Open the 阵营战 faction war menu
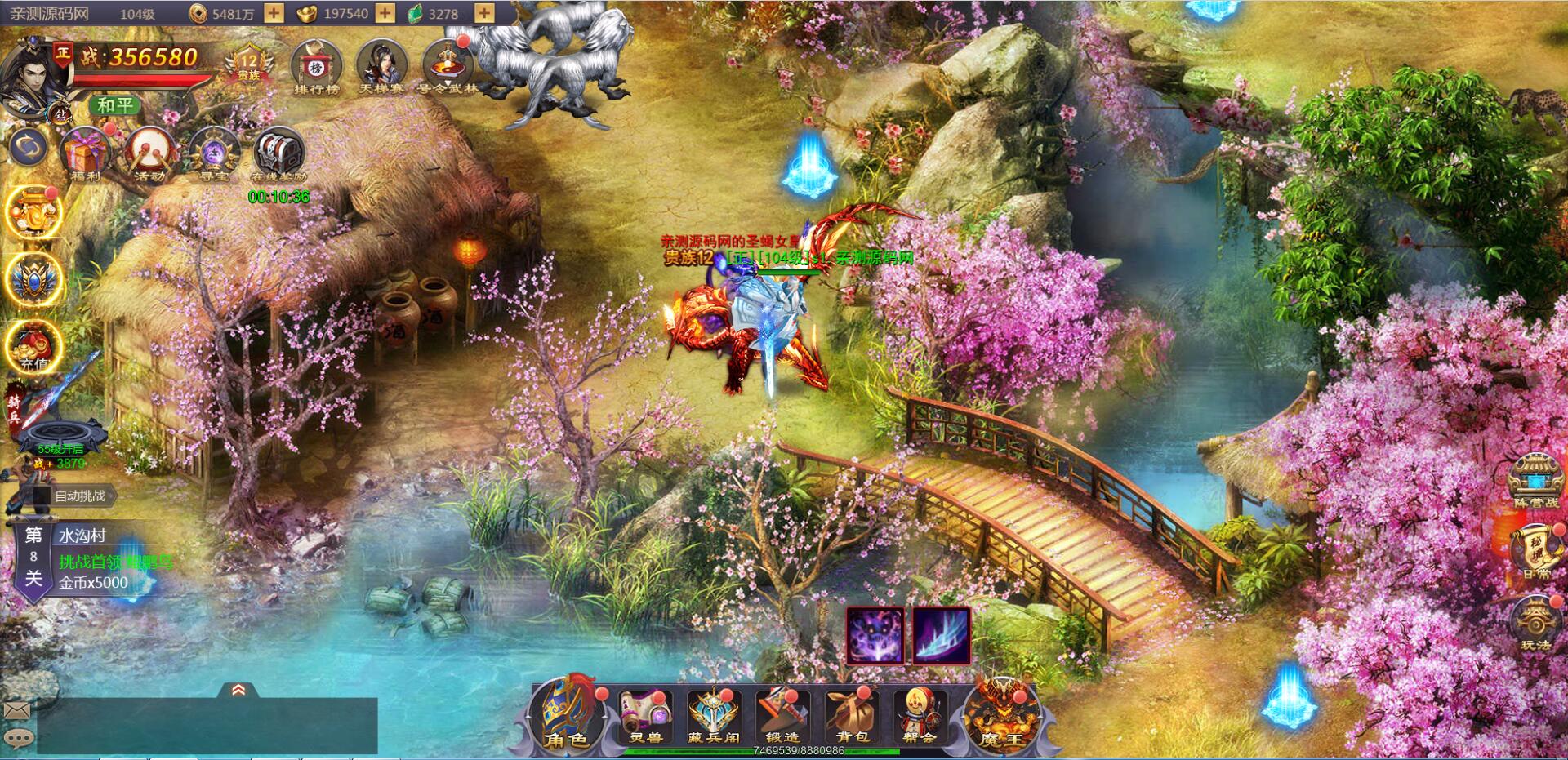The image size is (1568, 760). [x=1535, y=482]
